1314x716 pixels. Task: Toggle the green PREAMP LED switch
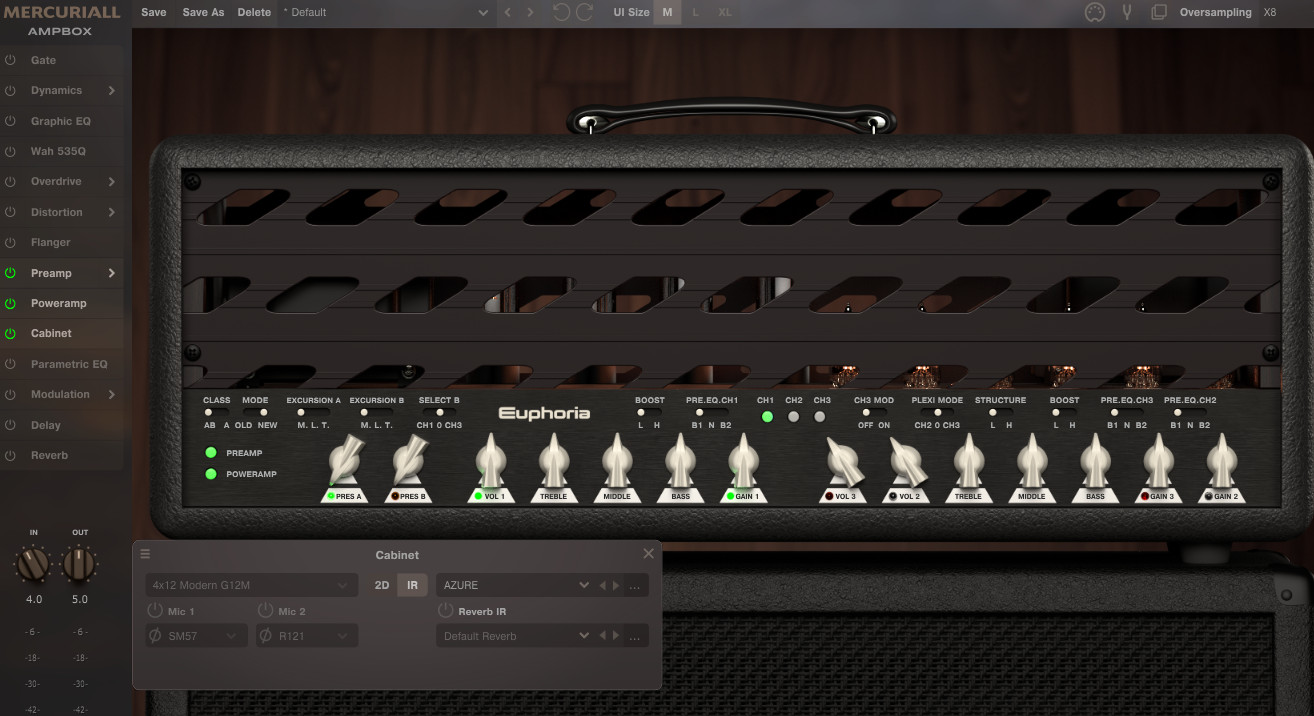pos(211,453)
